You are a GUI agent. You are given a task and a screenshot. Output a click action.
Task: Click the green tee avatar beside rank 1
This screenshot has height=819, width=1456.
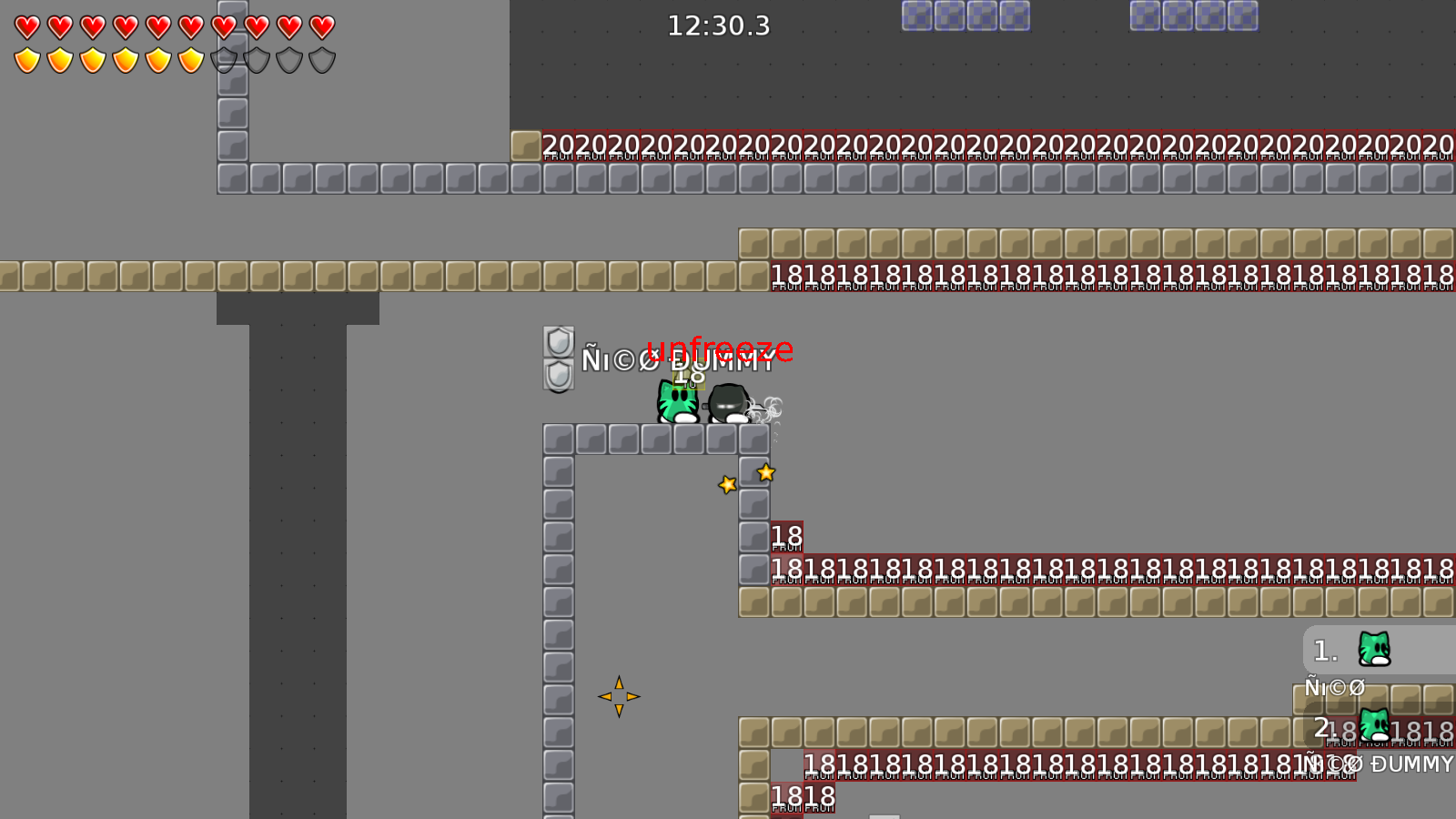pos(1374,650)
